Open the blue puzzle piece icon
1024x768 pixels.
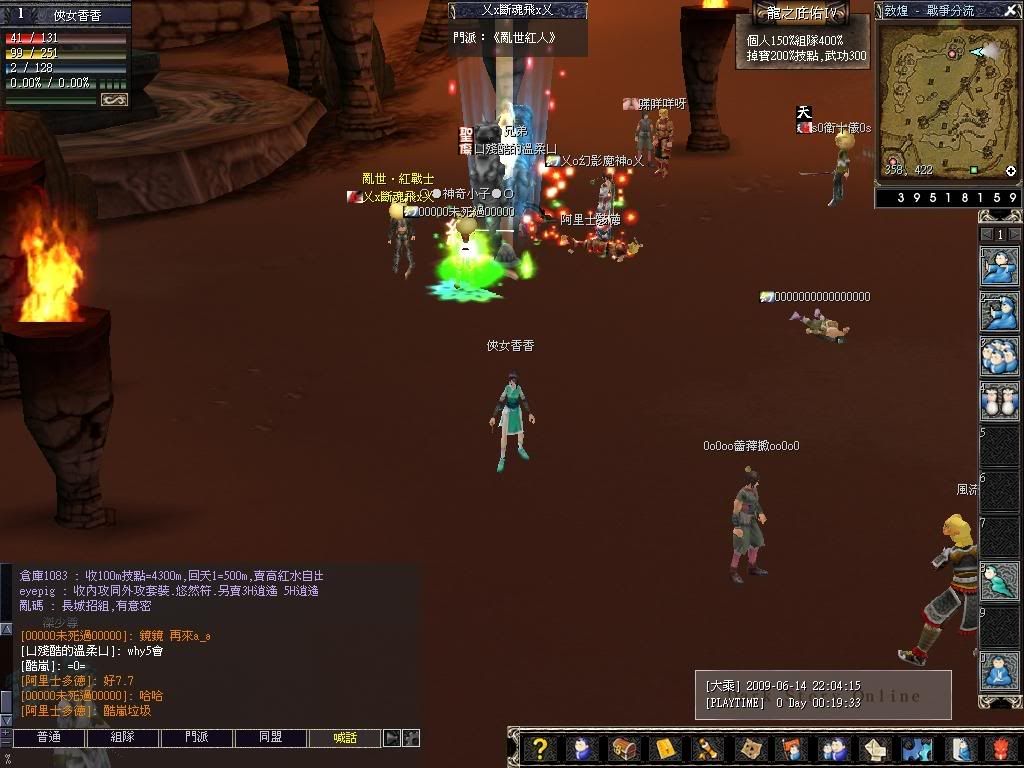tap(917, 749)
